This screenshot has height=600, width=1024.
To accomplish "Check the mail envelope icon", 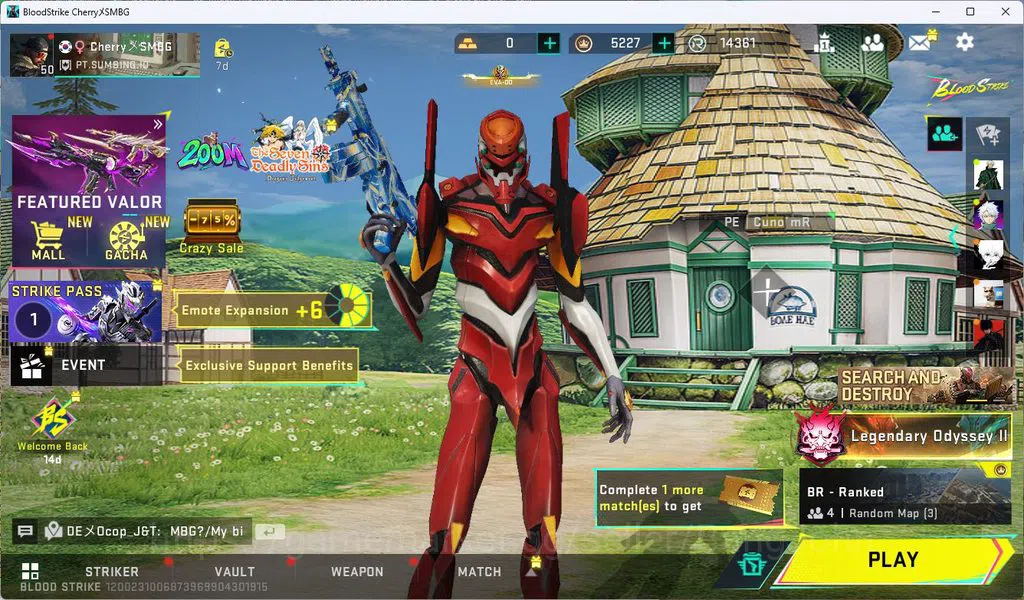I will tap(919, 42).
